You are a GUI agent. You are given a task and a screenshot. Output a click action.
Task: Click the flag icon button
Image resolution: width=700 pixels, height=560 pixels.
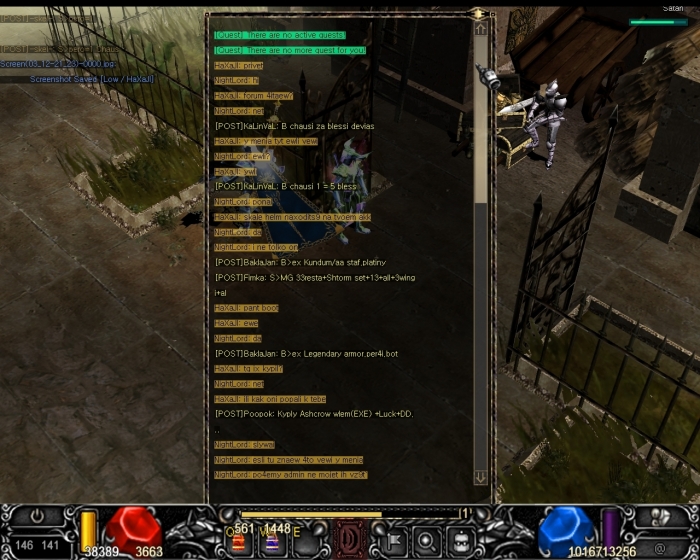[391, 540]
